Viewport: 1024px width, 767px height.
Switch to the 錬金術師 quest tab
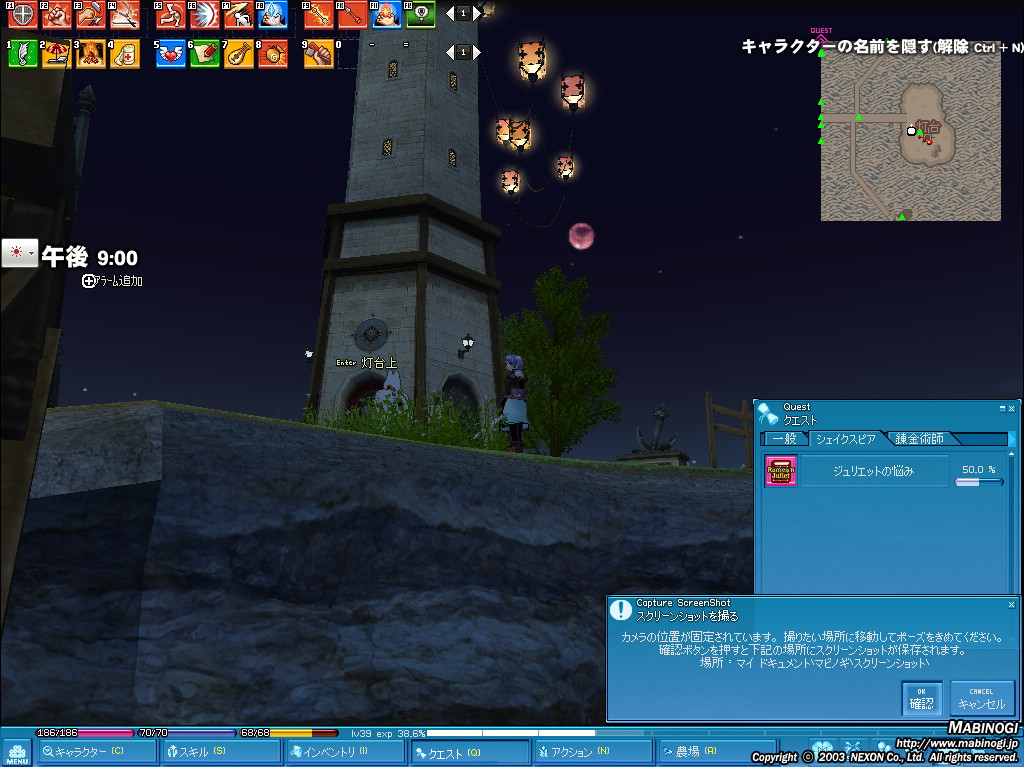tap(923, 439)
